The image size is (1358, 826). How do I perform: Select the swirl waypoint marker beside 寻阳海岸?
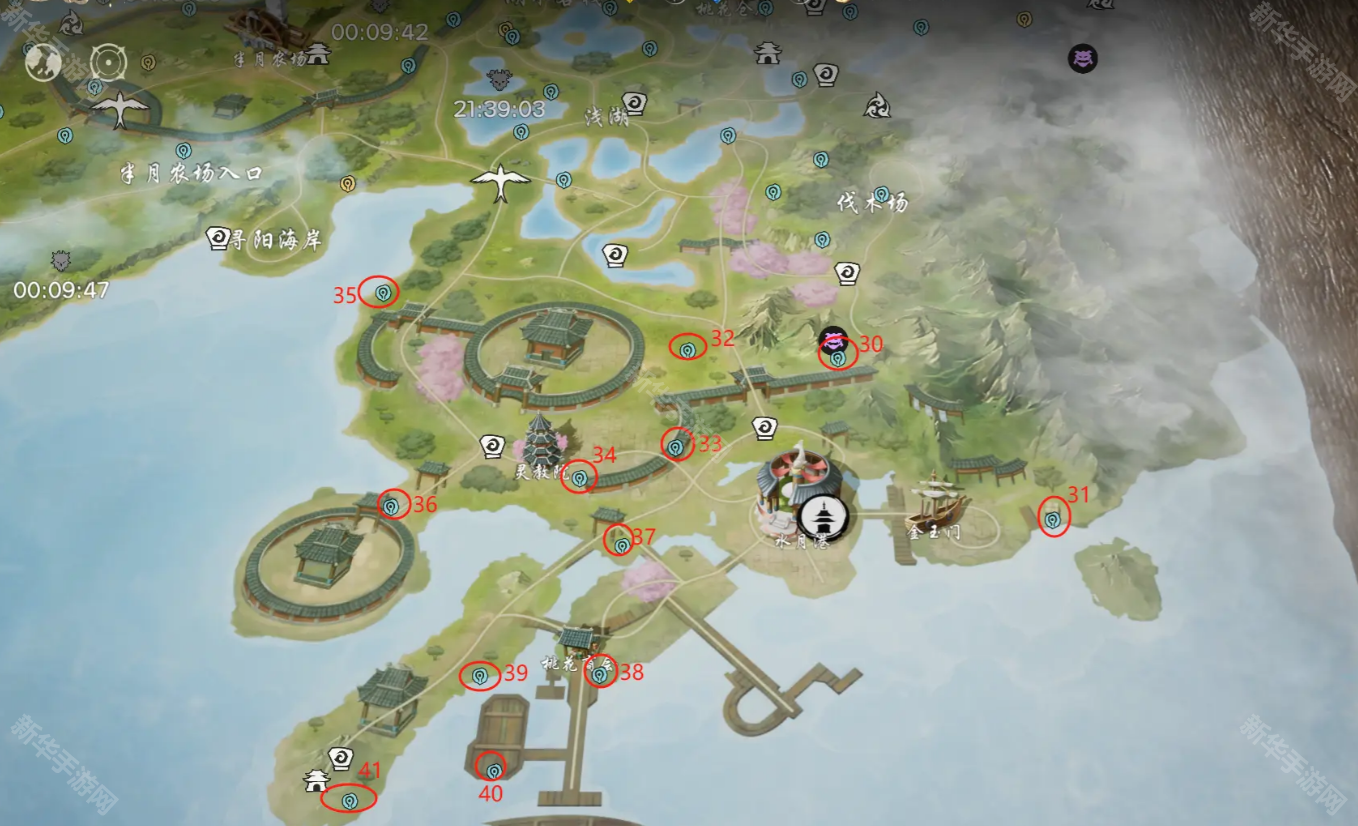[x=217, y=238]
